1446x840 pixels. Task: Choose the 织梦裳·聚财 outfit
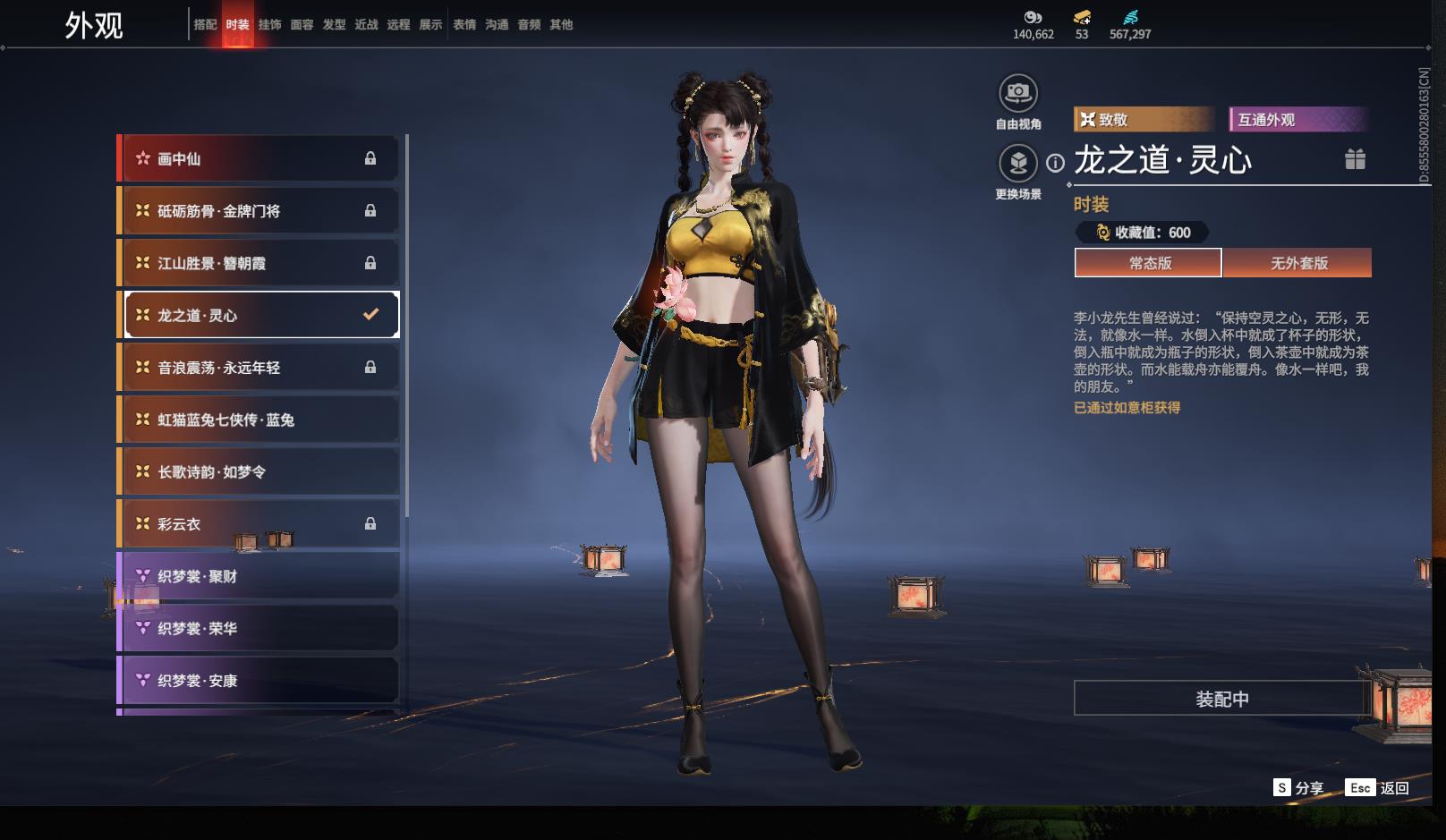coord(259,576)
